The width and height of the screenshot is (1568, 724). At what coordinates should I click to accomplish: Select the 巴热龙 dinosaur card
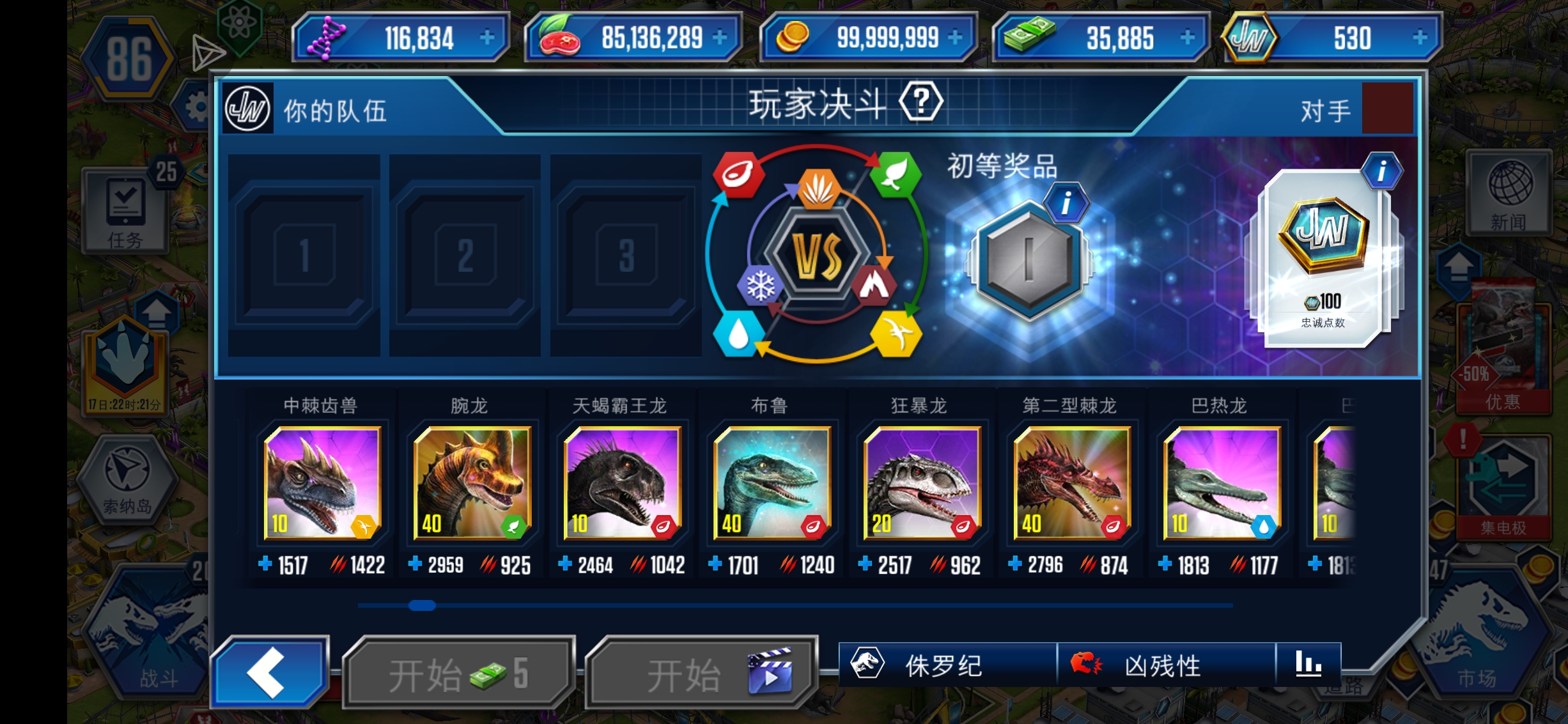(1222, 483)
